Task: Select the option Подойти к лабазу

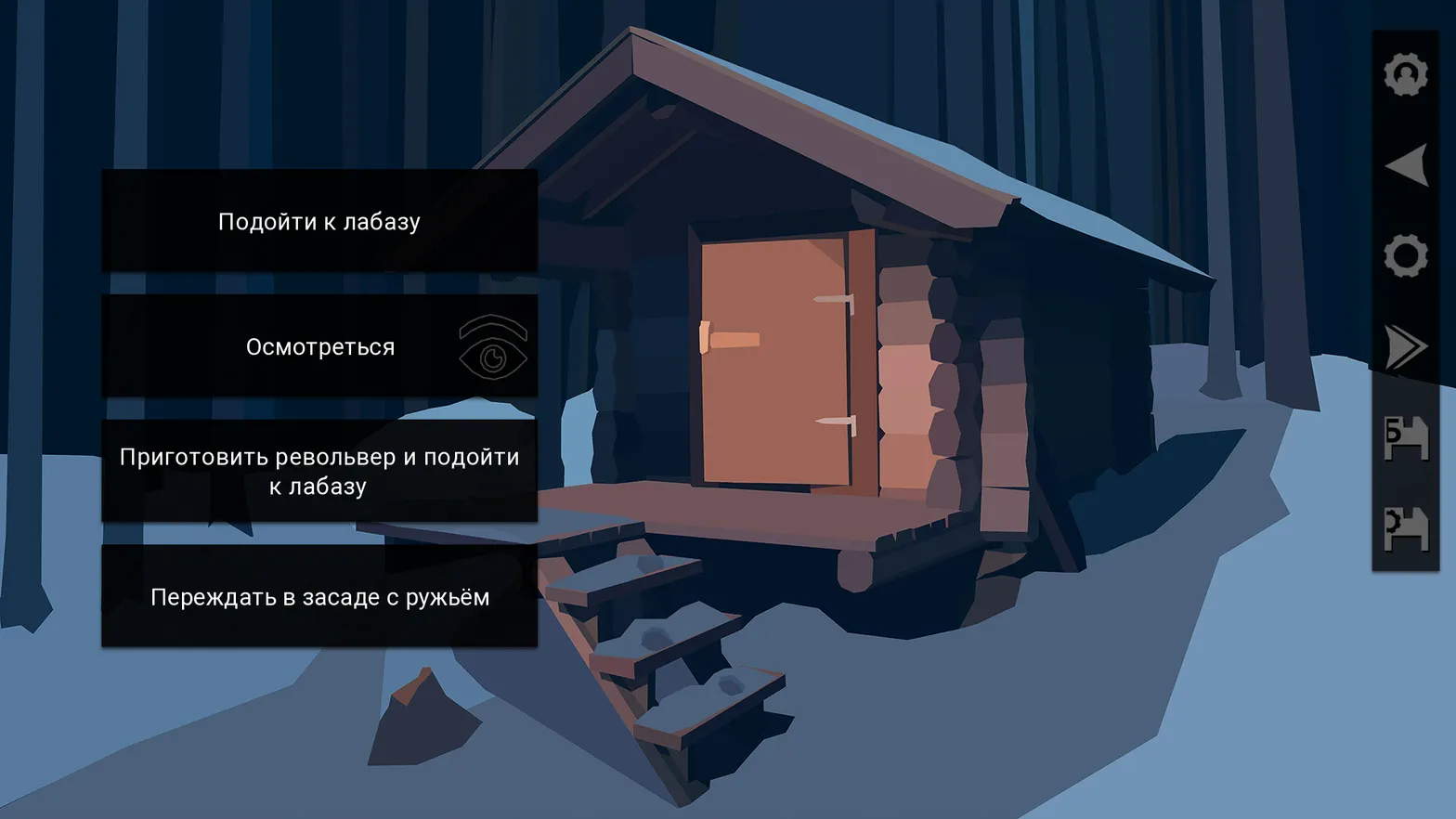Action: [319, 221]
